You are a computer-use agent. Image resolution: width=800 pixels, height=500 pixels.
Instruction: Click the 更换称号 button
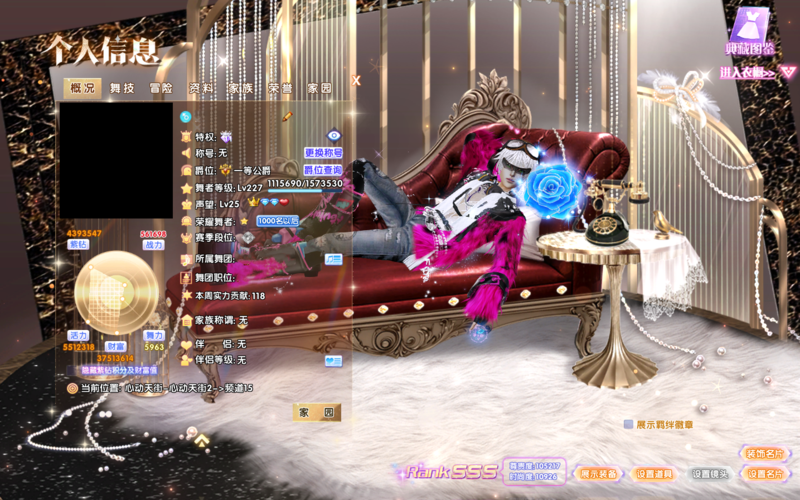point(323,153)
